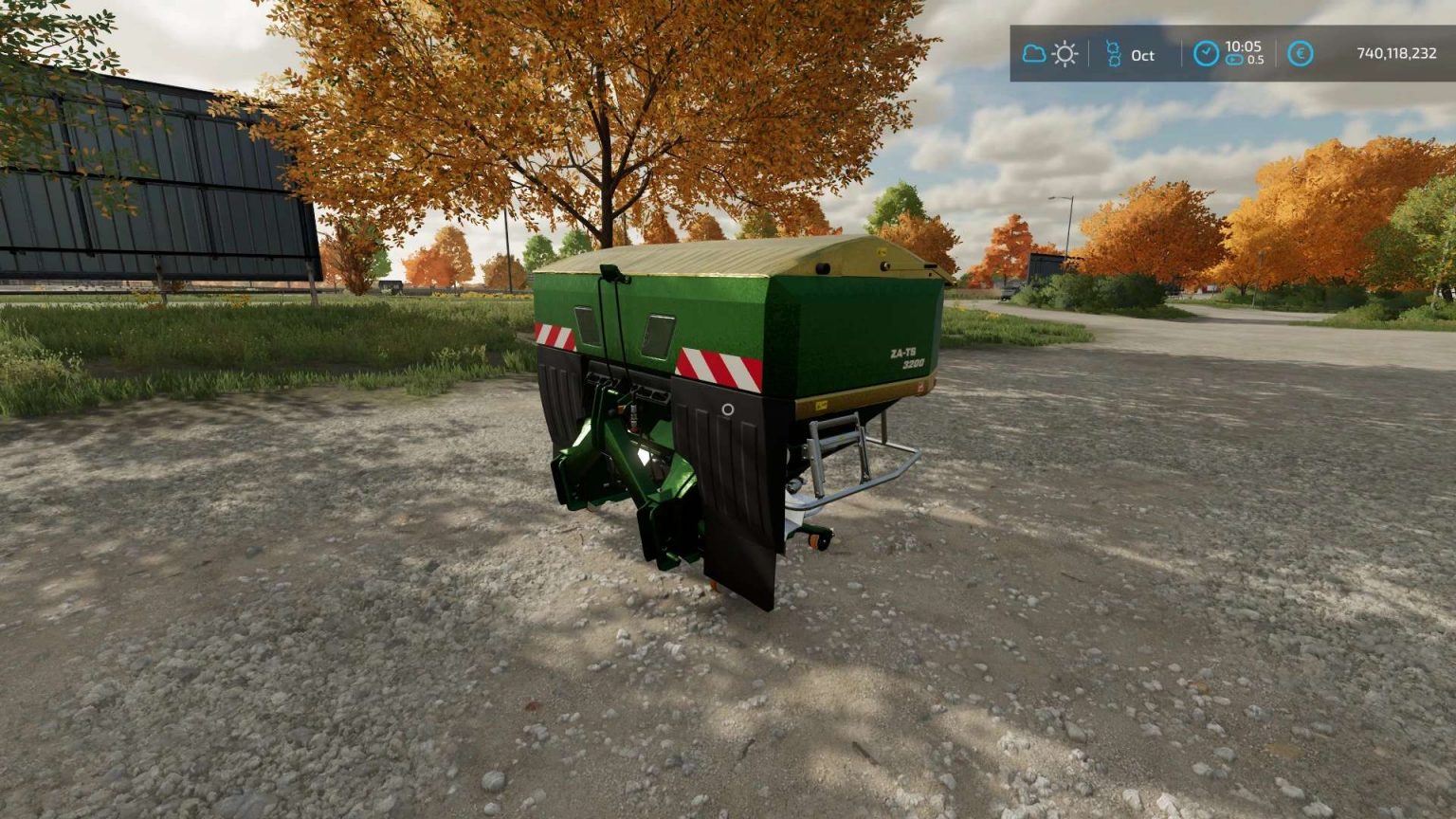This screenshot has height=819, width=1456.
Task: Click the play-shaped timescale icon
Action: (1235, 61)
